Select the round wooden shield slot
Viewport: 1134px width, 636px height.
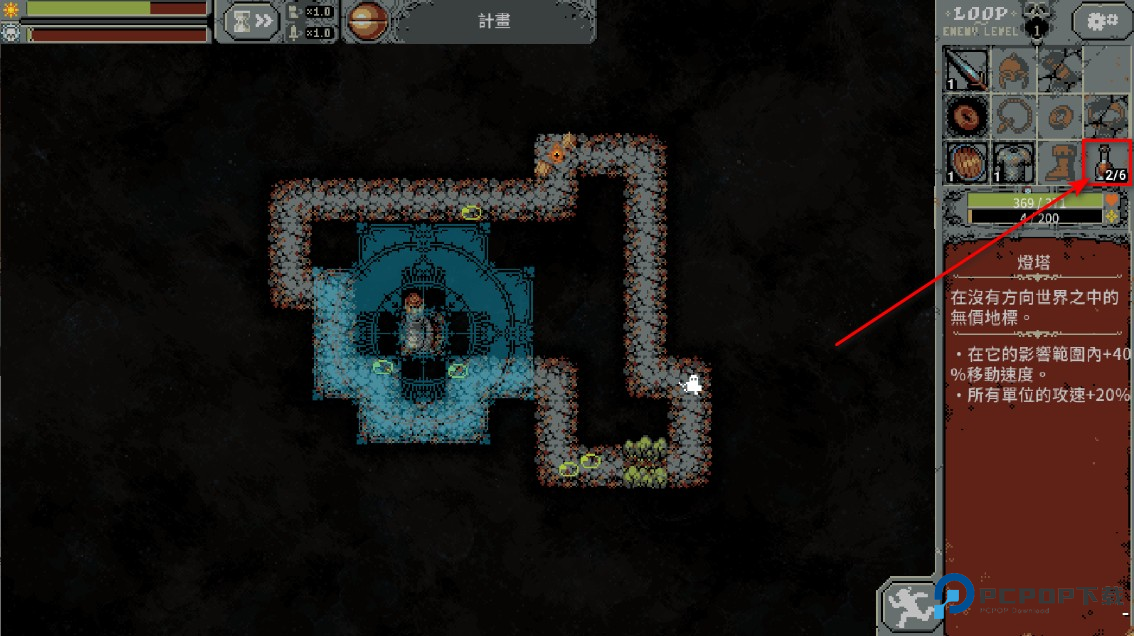click(966, 162)
